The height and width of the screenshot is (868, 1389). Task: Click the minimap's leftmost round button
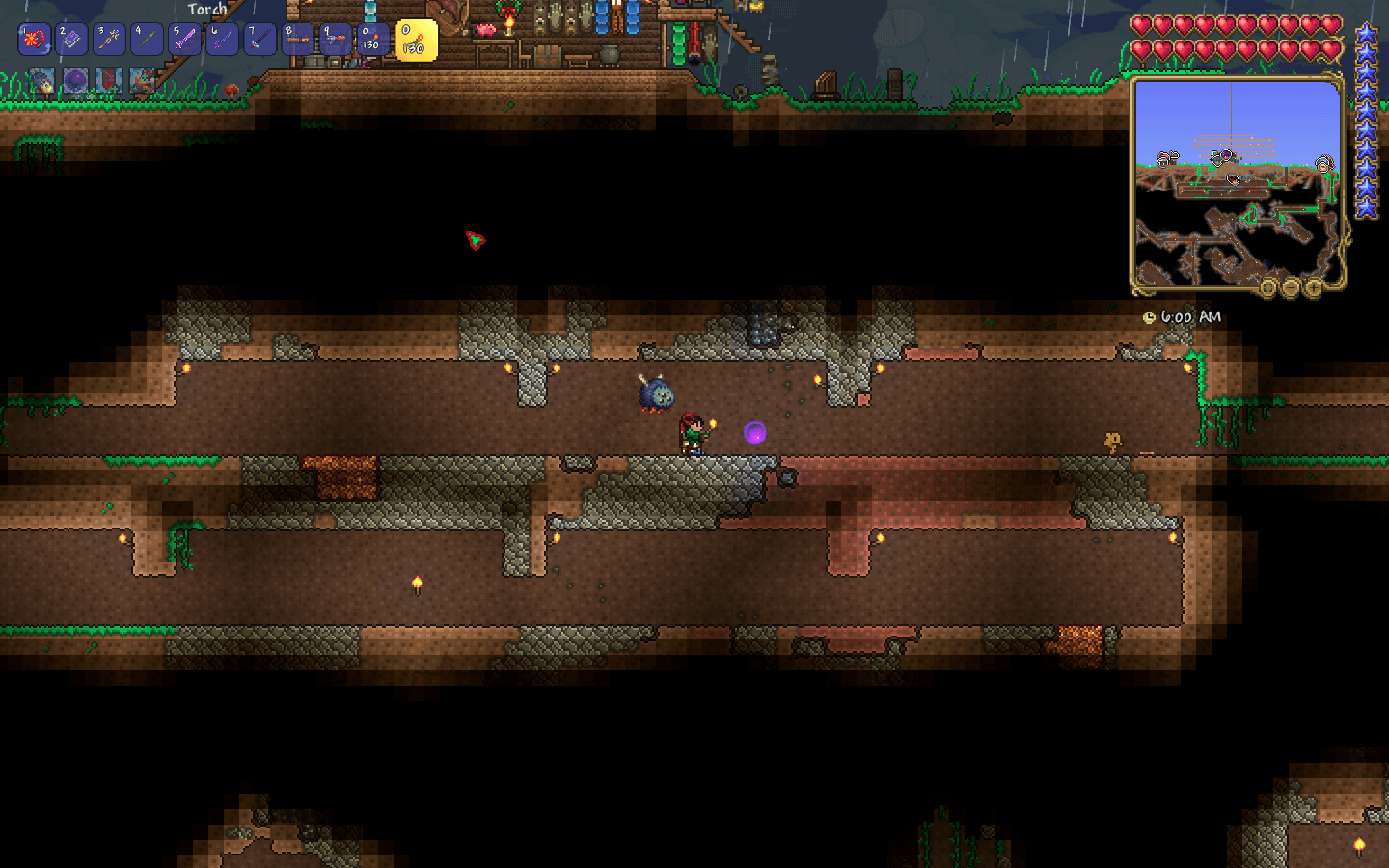[x=1268, y=287]
